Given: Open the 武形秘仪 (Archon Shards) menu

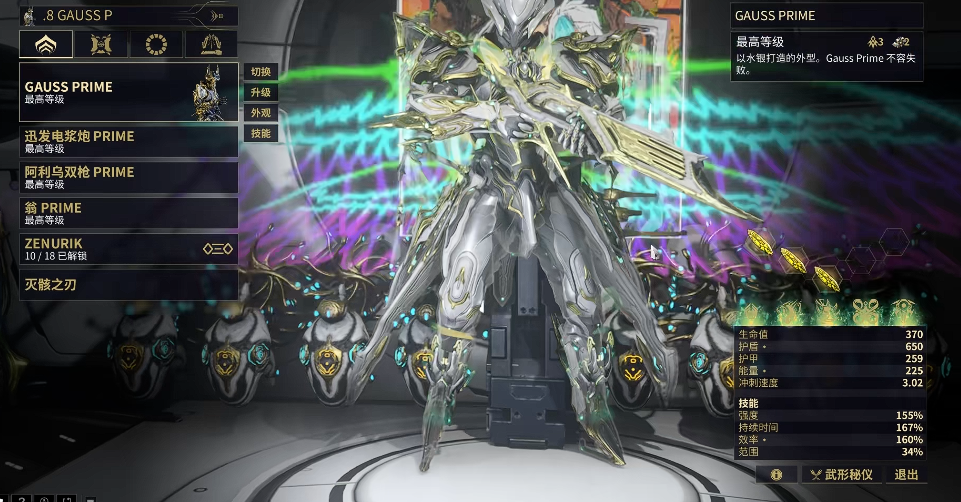Looking at the screenshot, I should 842,475.
